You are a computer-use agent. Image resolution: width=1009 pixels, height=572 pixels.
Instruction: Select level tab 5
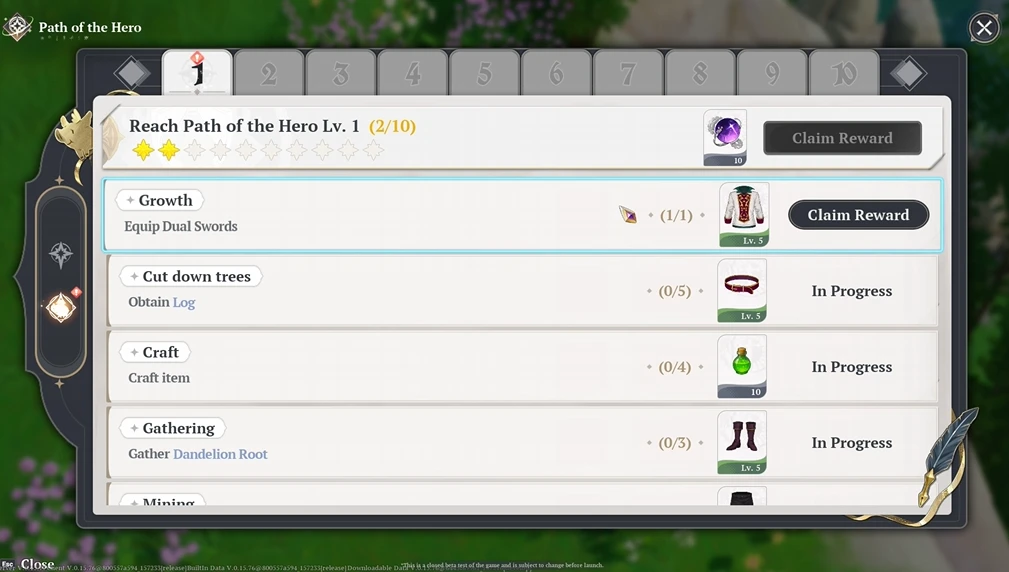click(x=485, y=73)
